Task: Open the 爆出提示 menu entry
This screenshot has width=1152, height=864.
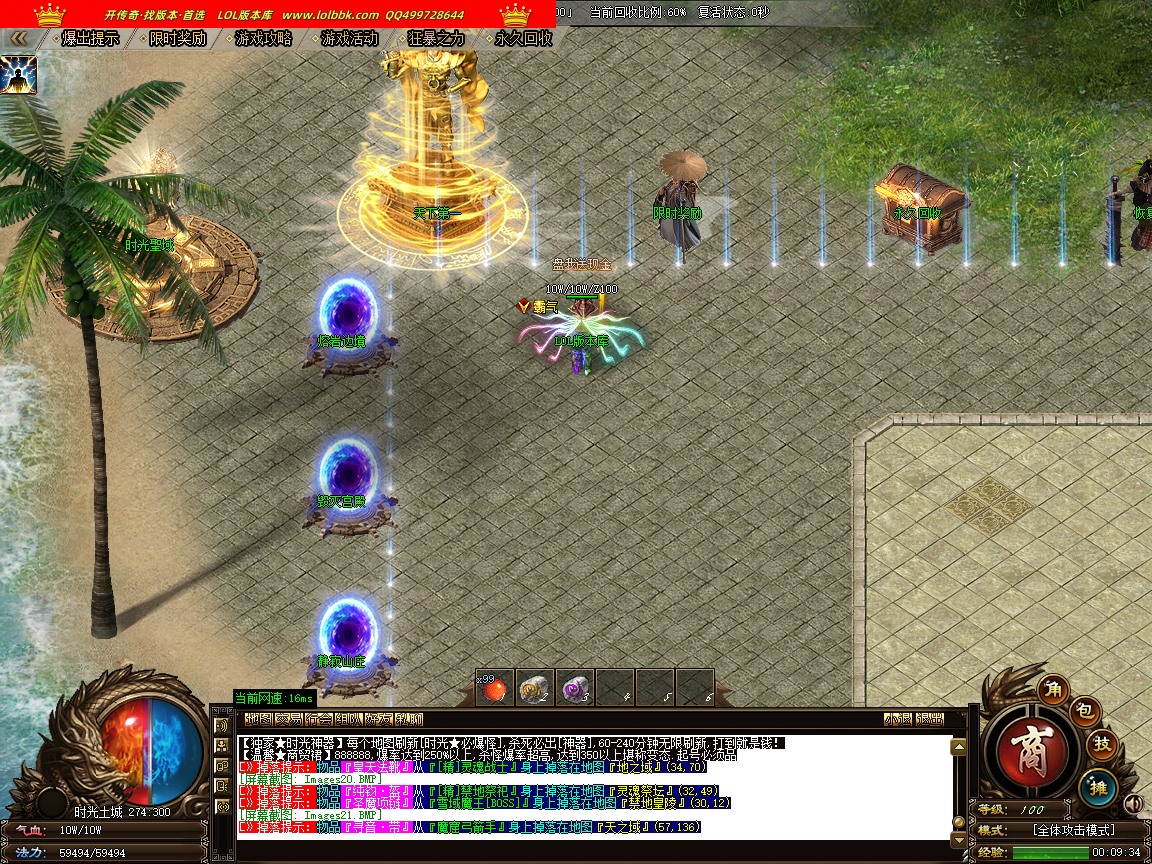Action: (90, 39)
